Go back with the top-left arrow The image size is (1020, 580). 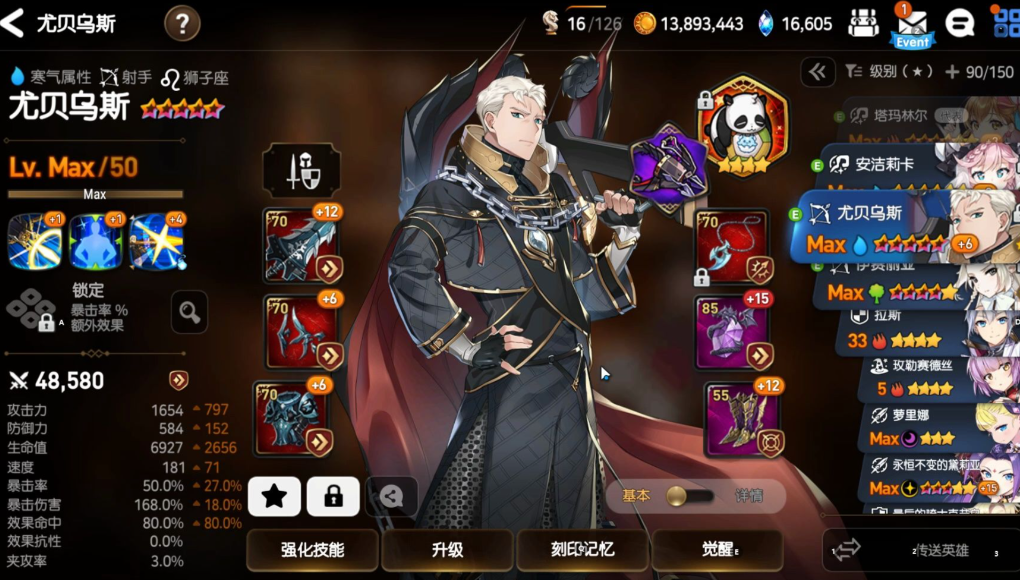click(x=14, y=23)
